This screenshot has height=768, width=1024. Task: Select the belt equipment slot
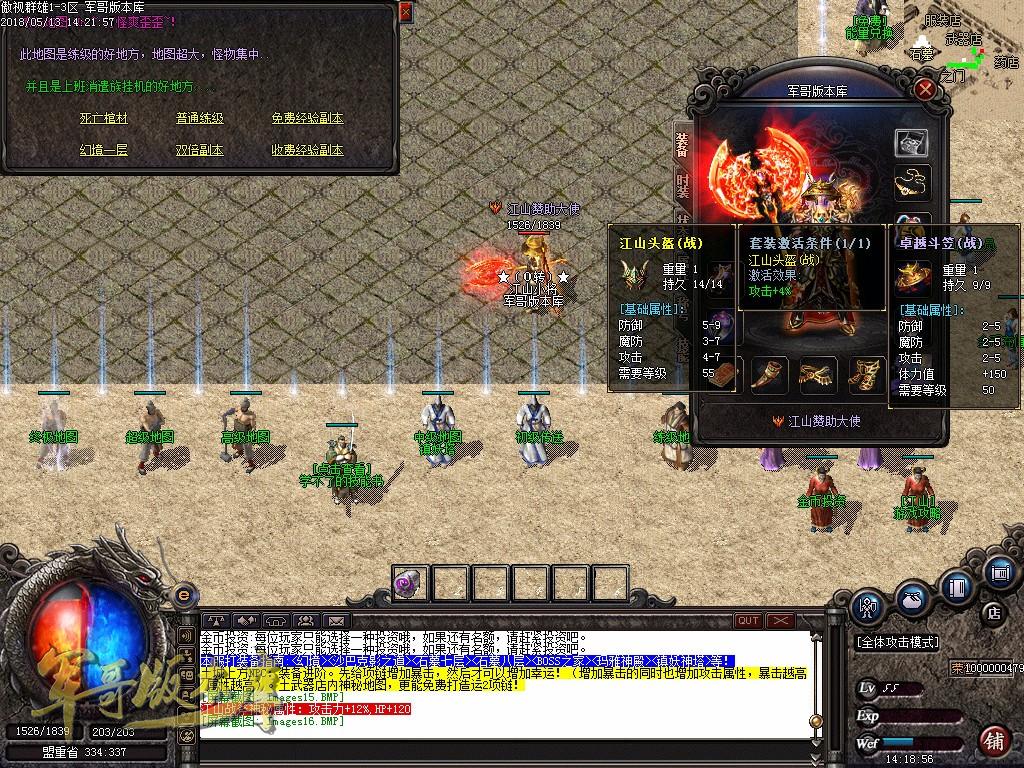818,375
